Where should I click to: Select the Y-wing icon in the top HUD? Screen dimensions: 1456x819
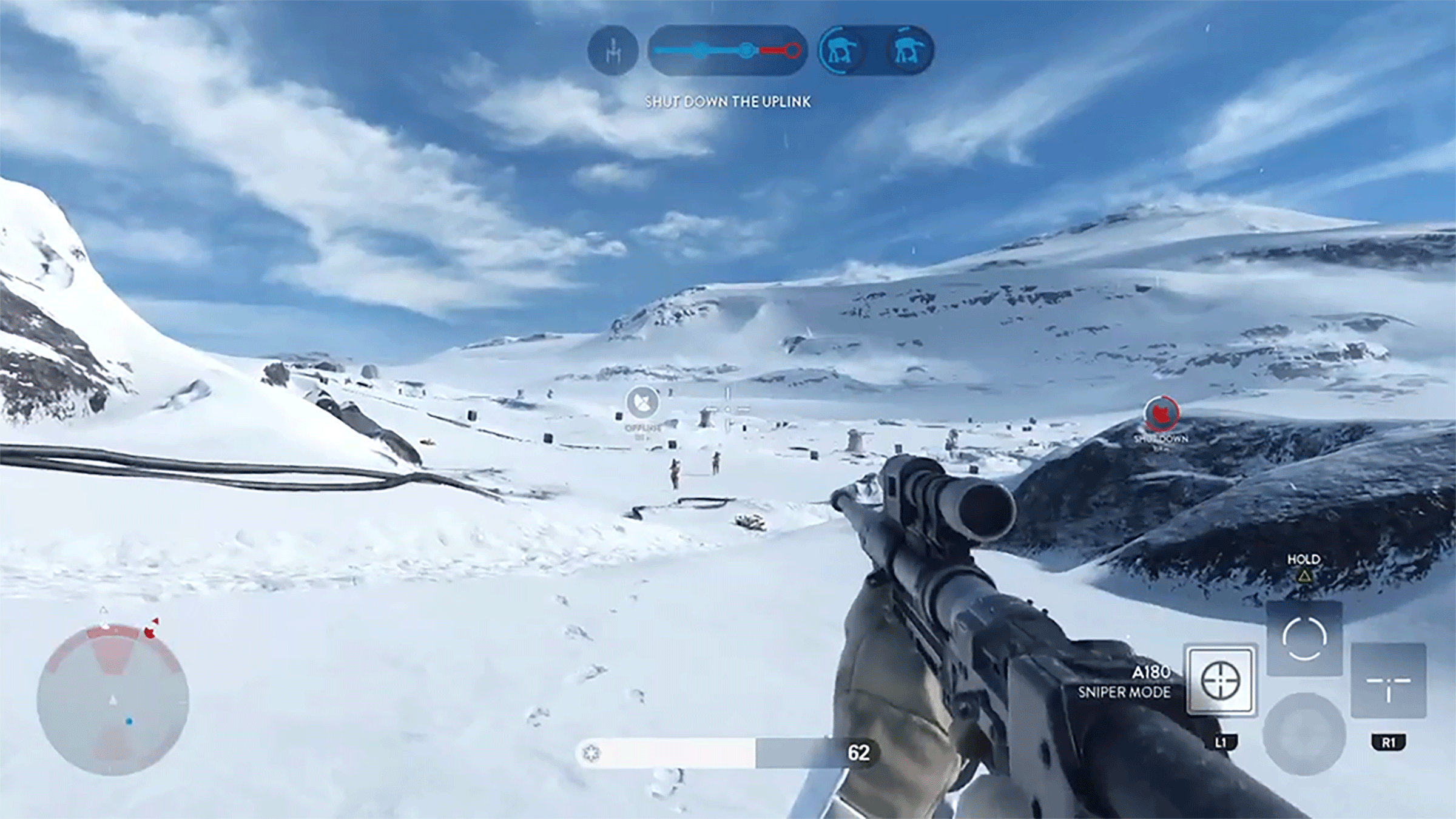pyautogui.click(x=613, y=51)
